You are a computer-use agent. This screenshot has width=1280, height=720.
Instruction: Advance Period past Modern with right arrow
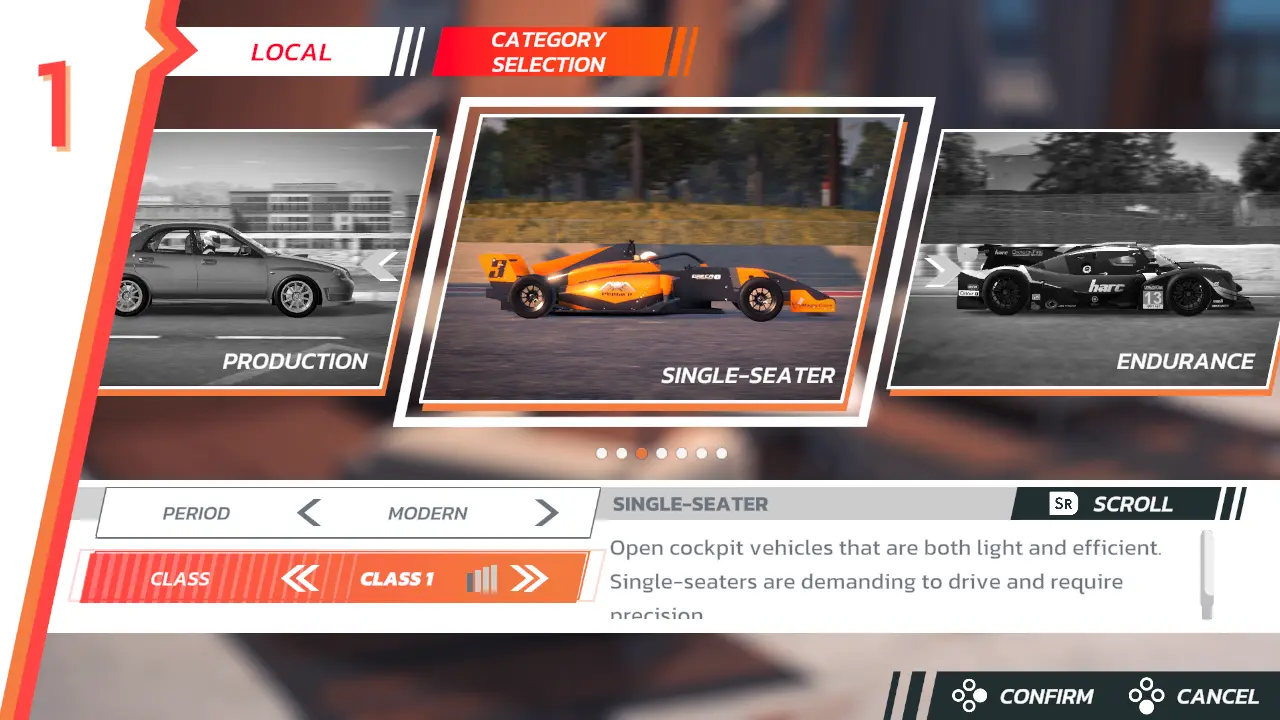[546, 513]
